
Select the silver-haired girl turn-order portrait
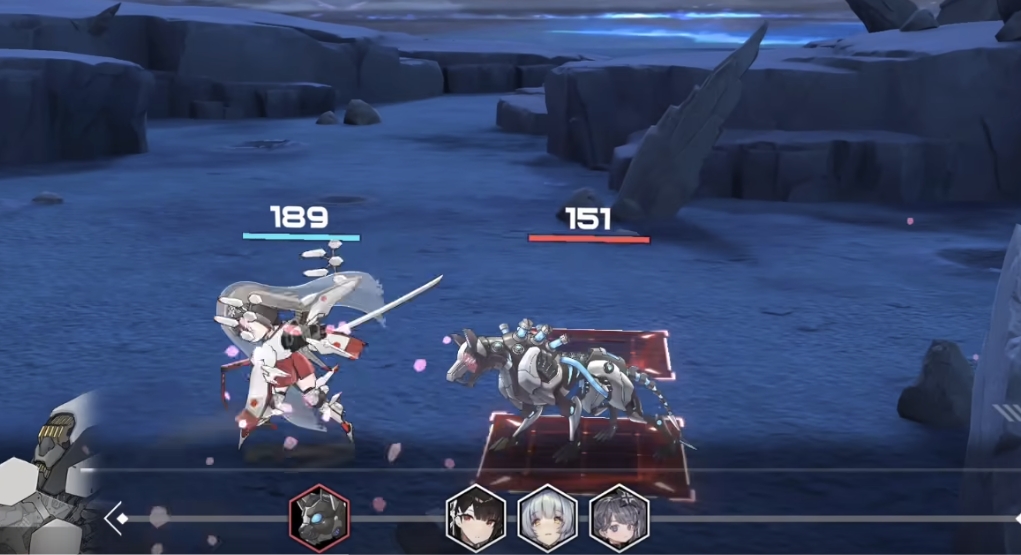pos(547,518)
